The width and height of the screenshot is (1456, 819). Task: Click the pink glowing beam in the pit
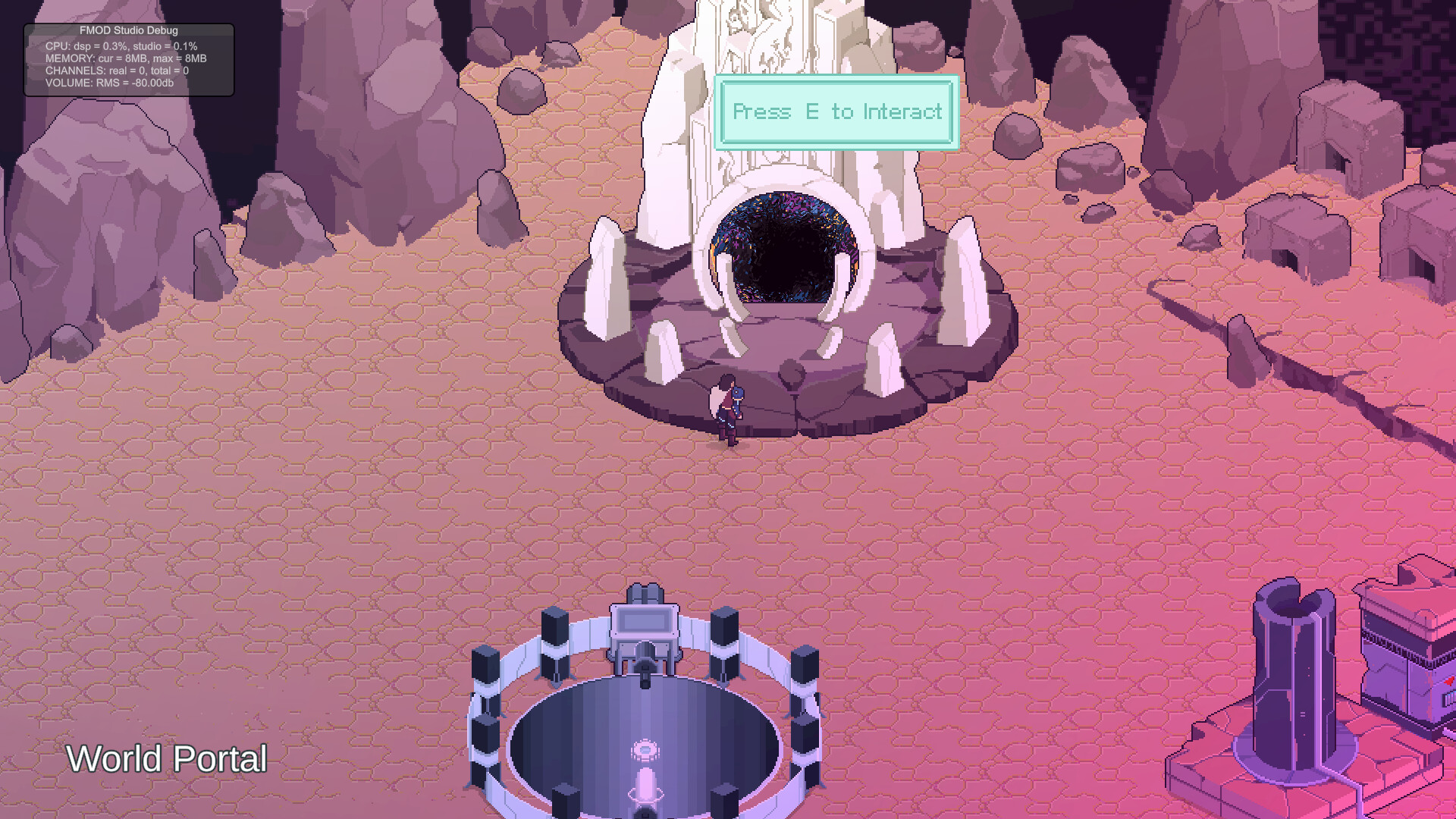click(645, 789)
